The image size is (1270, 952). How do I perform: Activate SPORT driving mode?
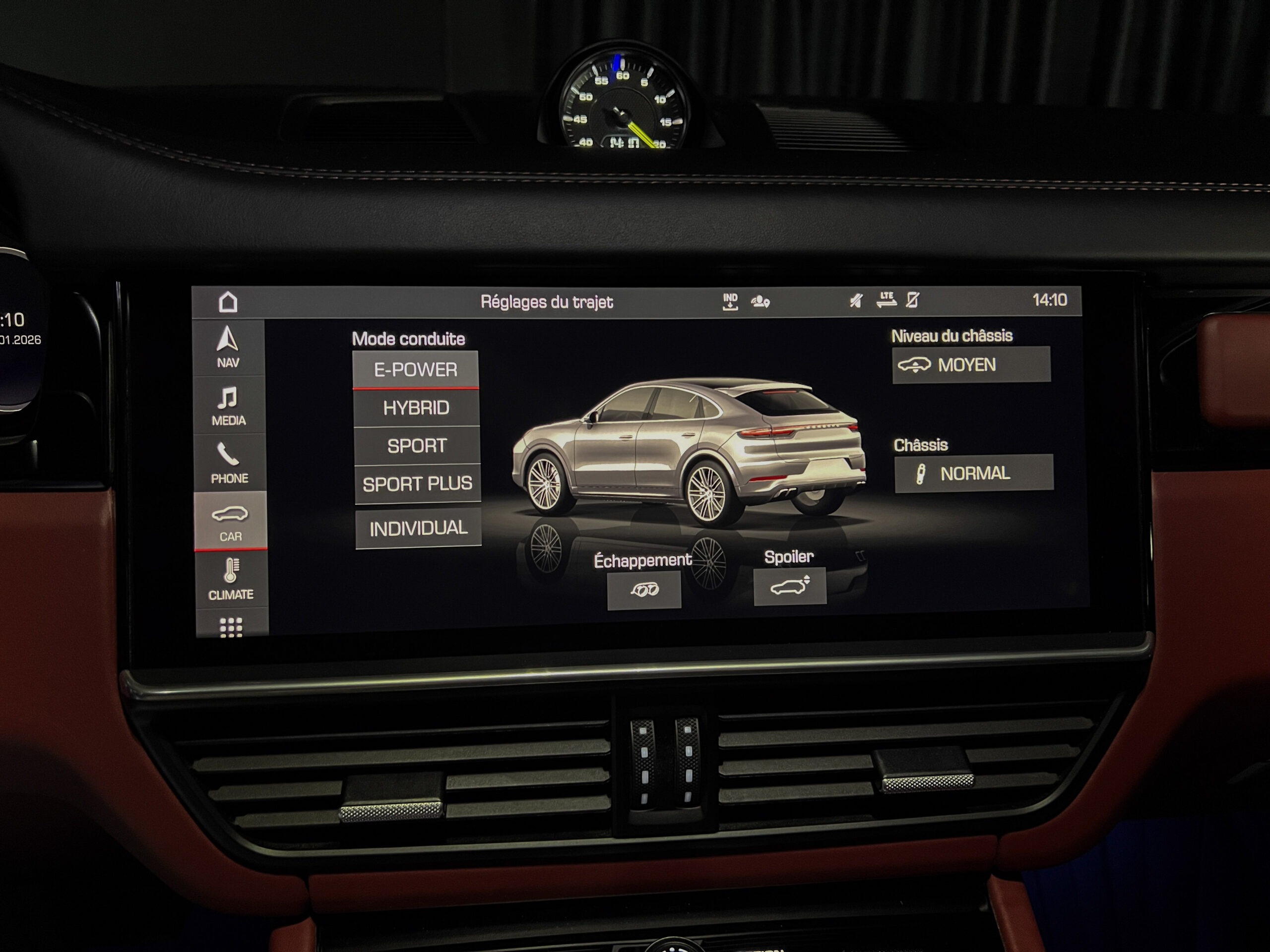click(417, 446)
